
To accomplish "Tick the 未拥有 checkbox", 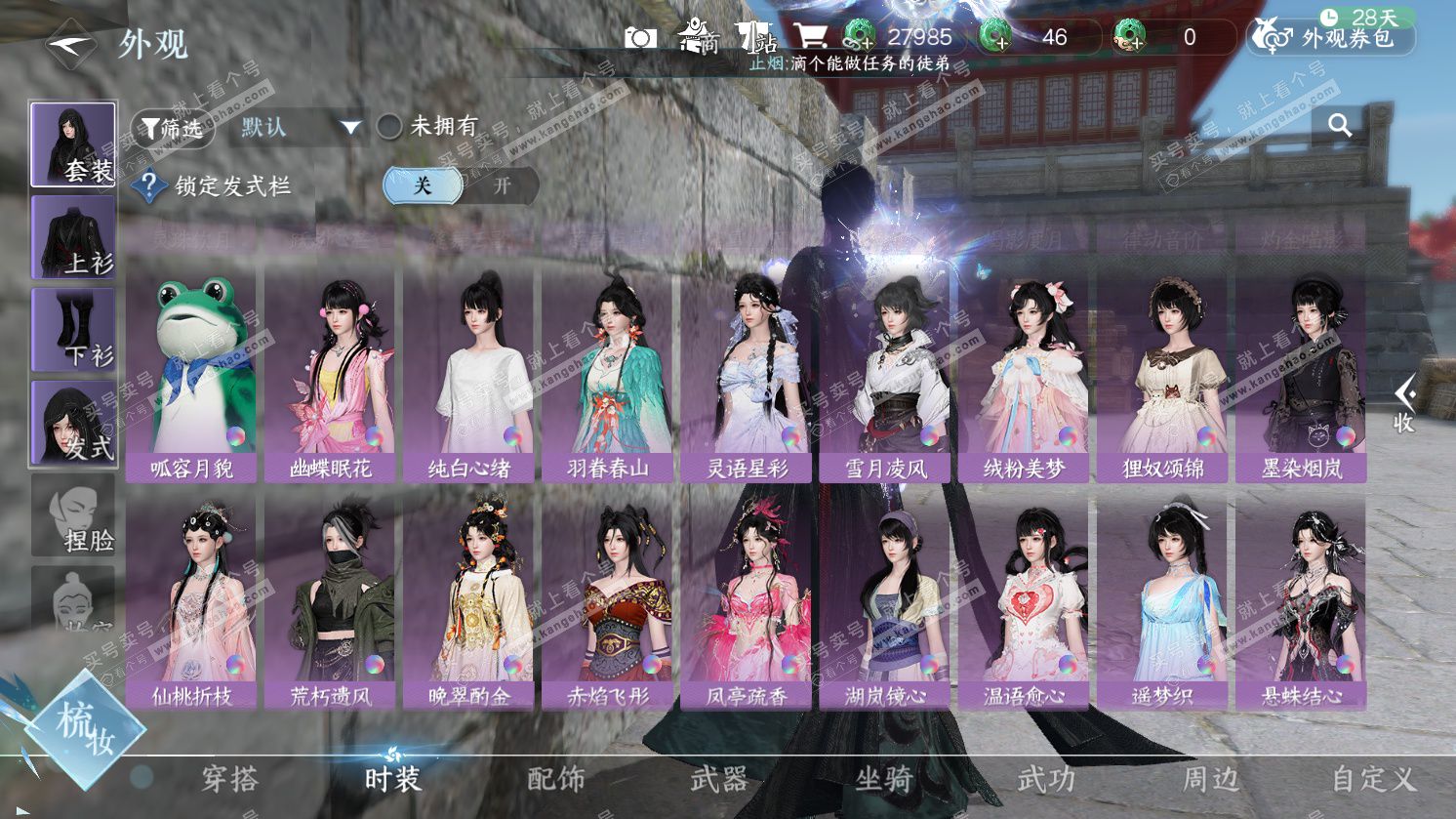I will [x=390, y=127].
